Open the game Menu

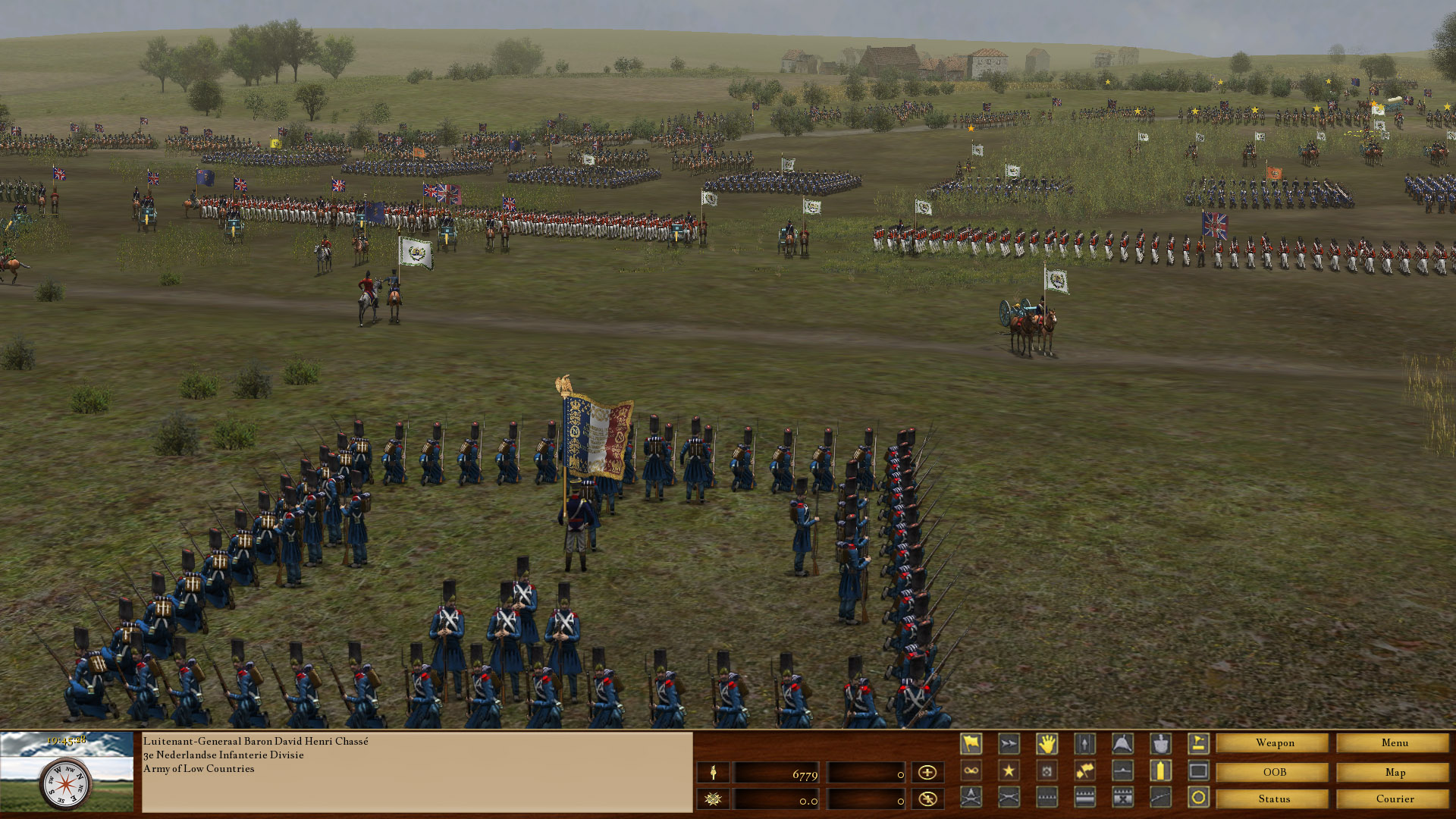coord(1394,743)
